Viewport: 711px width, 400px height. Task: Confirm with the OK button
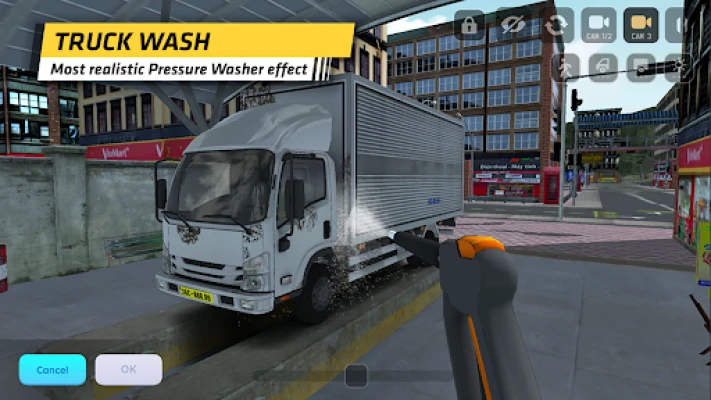click(128, 369)
